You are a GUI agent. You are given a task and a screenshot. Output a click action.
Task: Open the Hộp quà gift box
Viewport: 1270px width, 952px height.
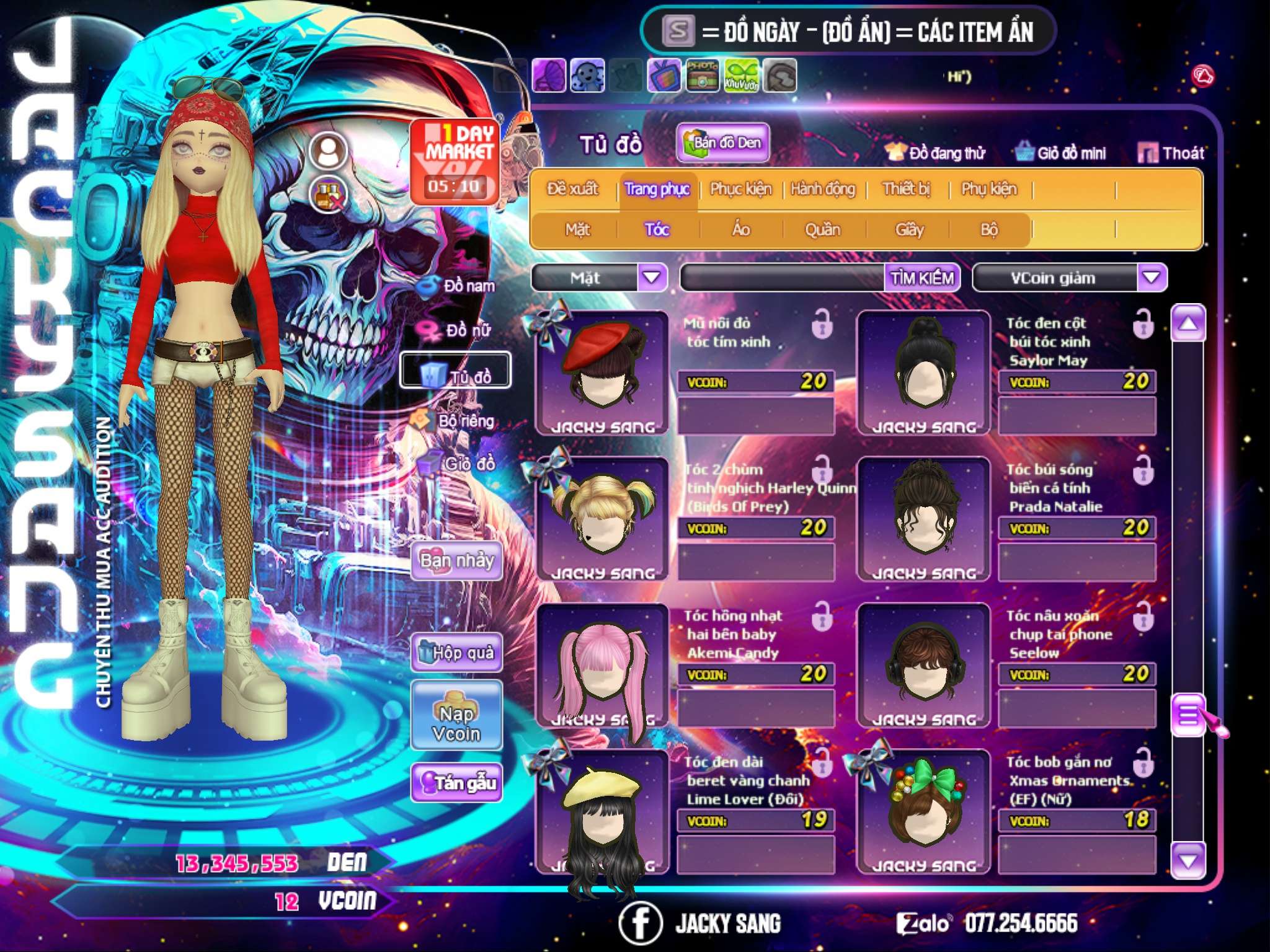(457, 653)
